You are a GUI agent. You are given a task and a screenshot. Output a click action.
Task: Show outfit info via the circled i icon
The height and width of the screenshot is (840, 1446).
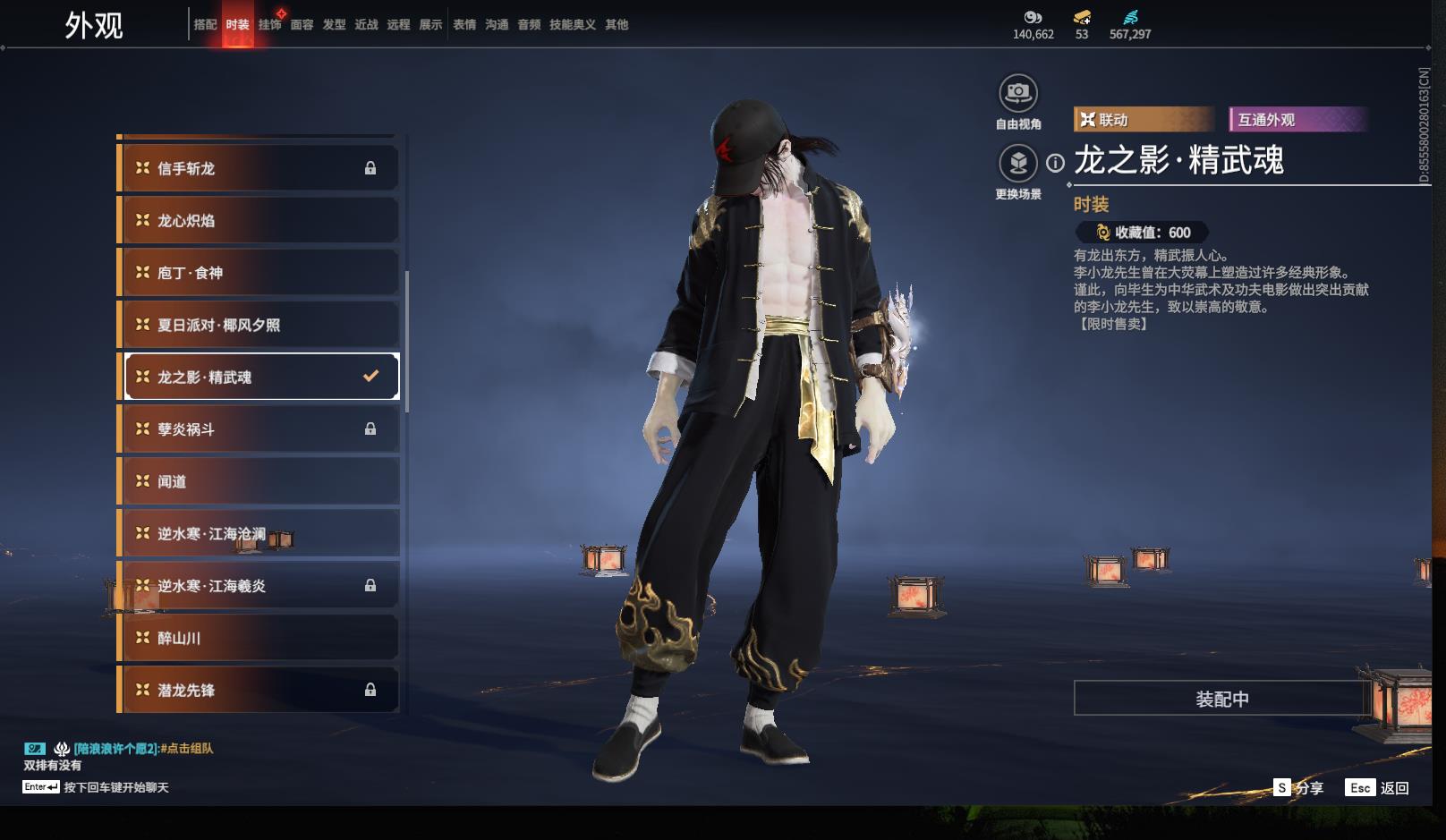(x=1056, y=163)
